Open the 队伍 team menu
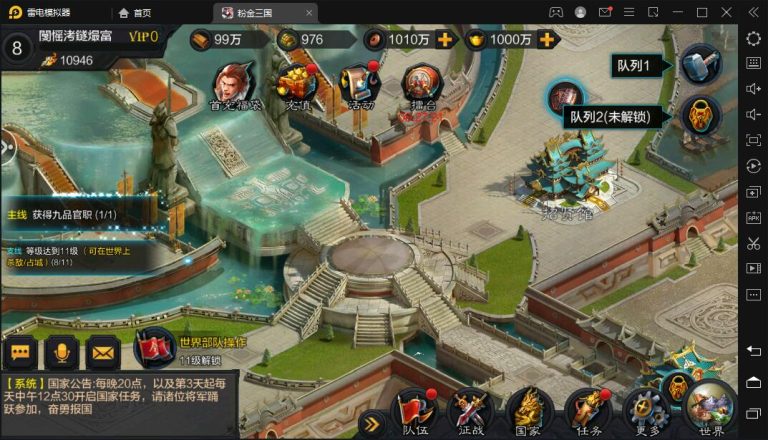 [x=415, y=411]
